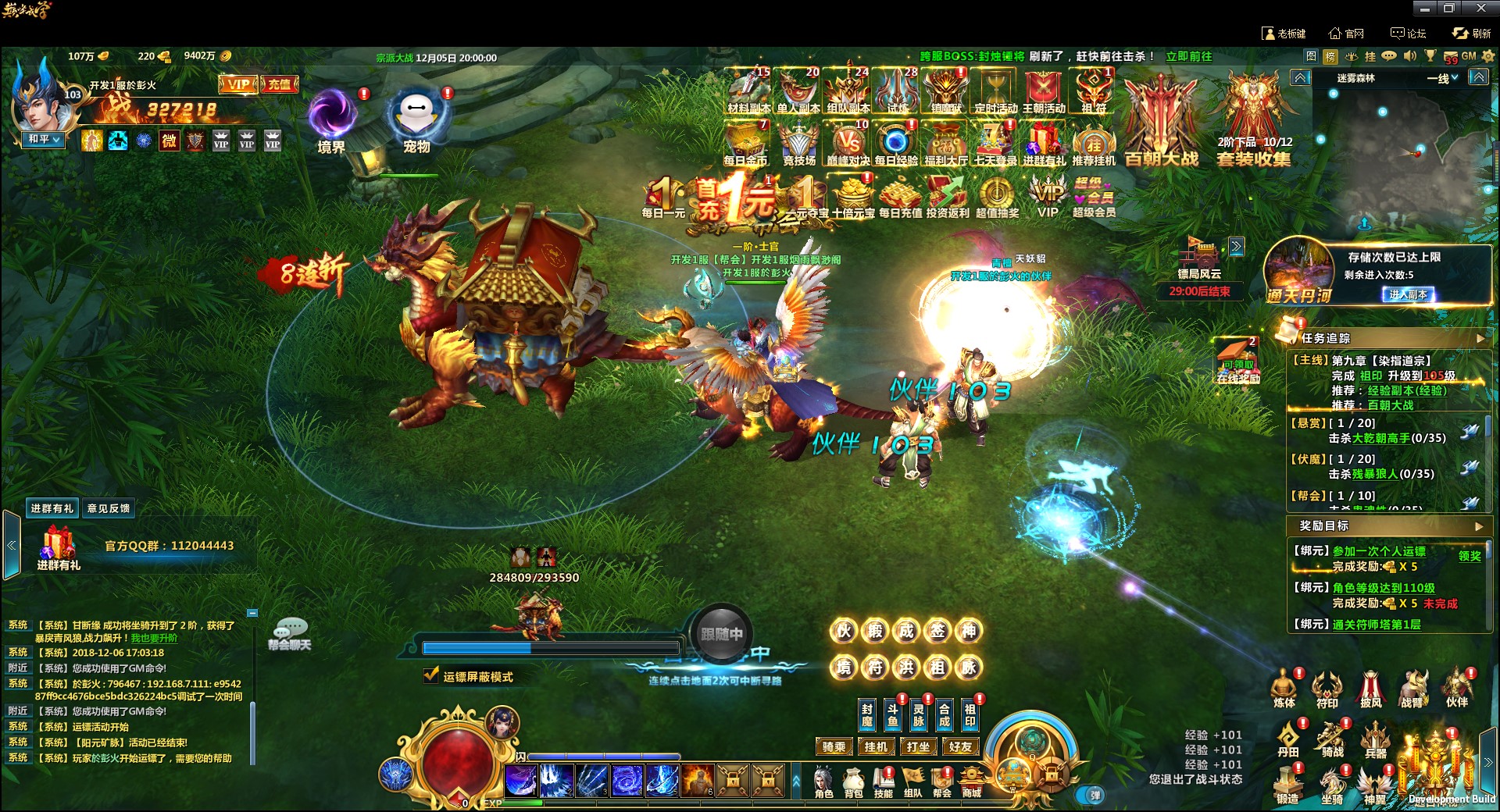Image resolution: width=1500 pixels, height=812 pixels.
Task: Open the 商城 shop icon
Action: pyautogui.click(x=971, y=782)
